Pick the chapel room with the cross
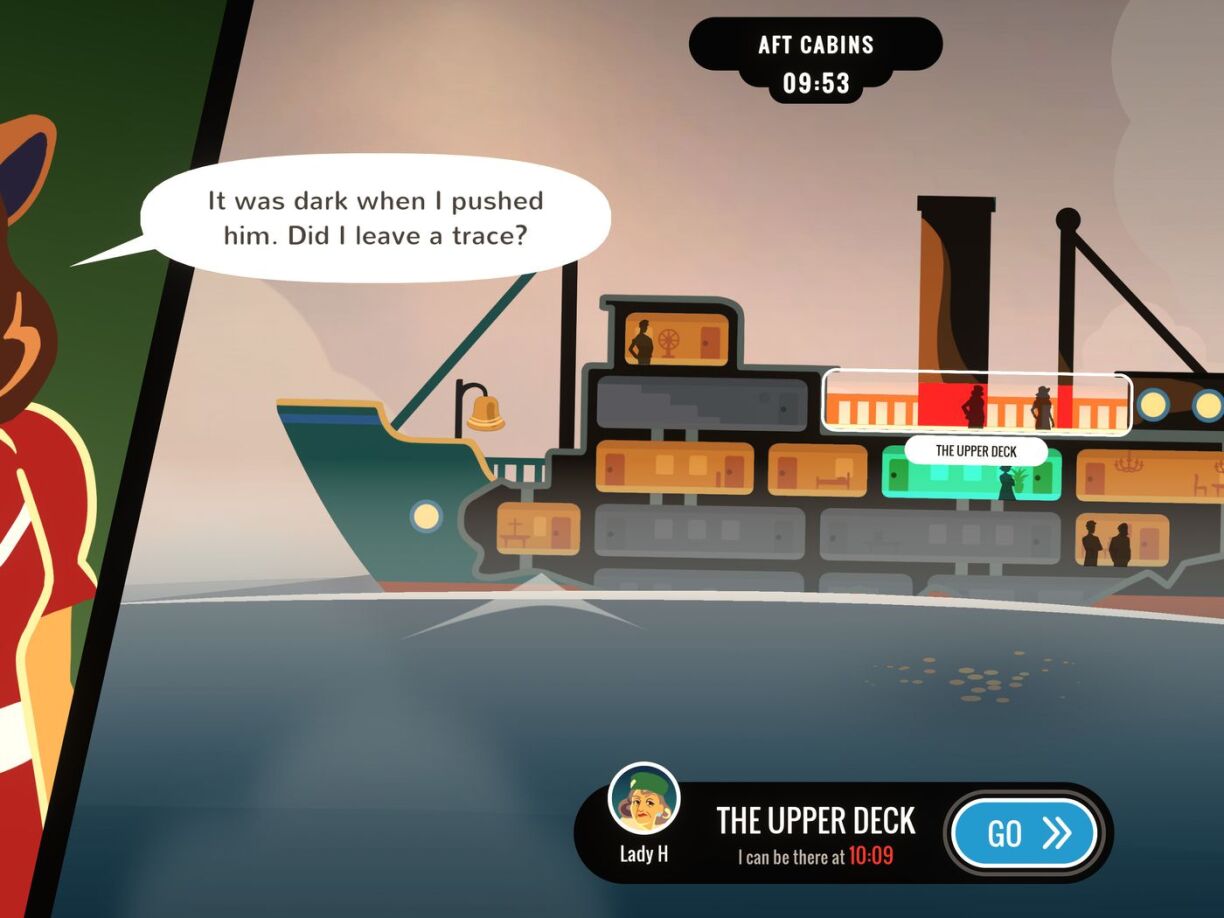 pos(537,528)
